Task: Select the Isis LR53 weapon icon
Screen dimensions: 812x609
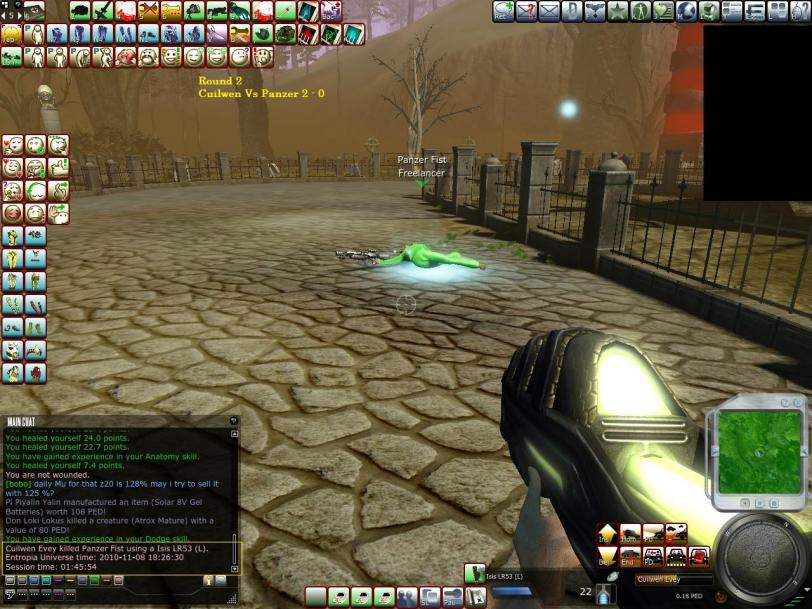Action: click(x=474, y=574)
